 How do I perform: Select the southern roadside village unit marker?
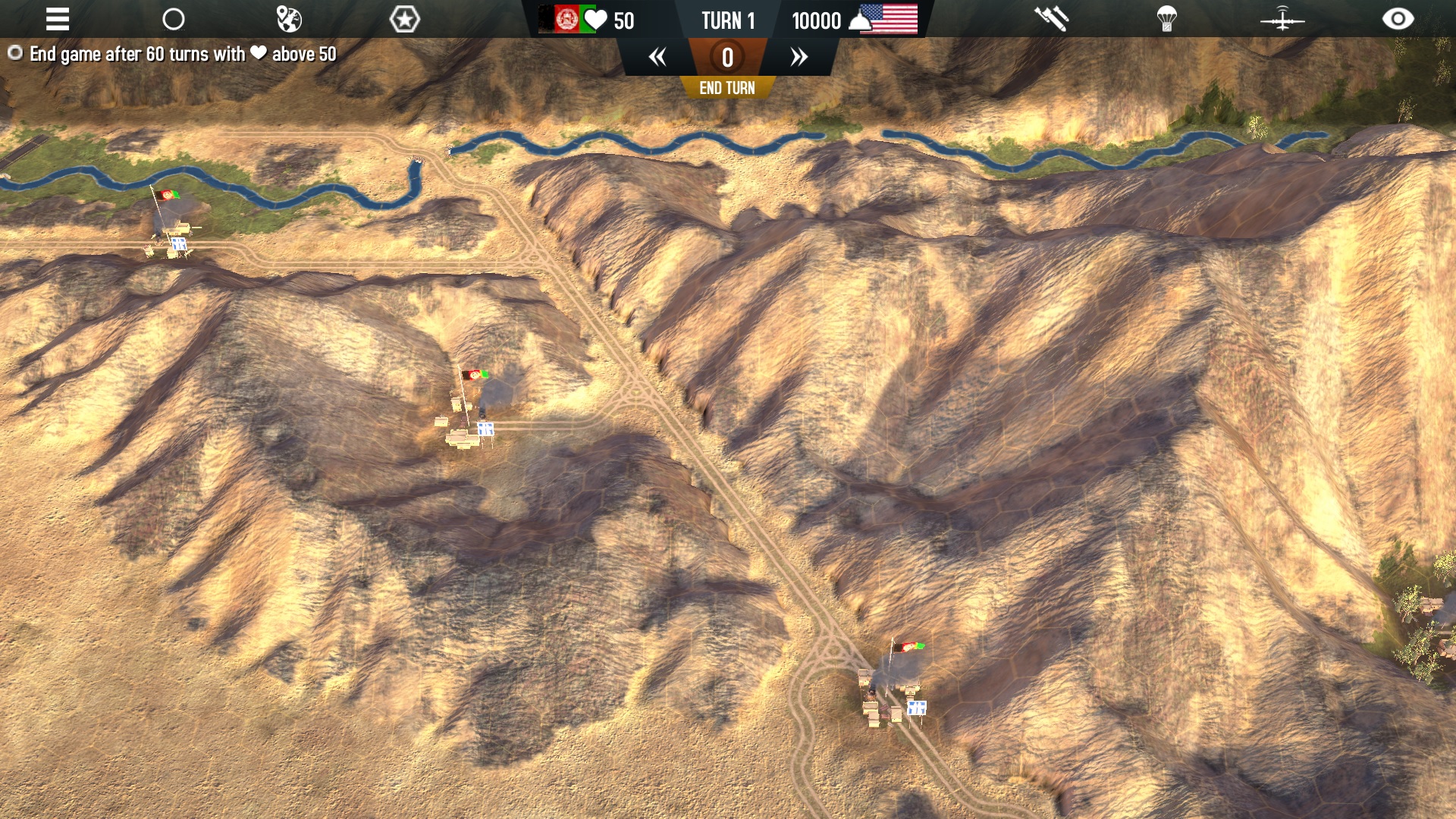916,708
